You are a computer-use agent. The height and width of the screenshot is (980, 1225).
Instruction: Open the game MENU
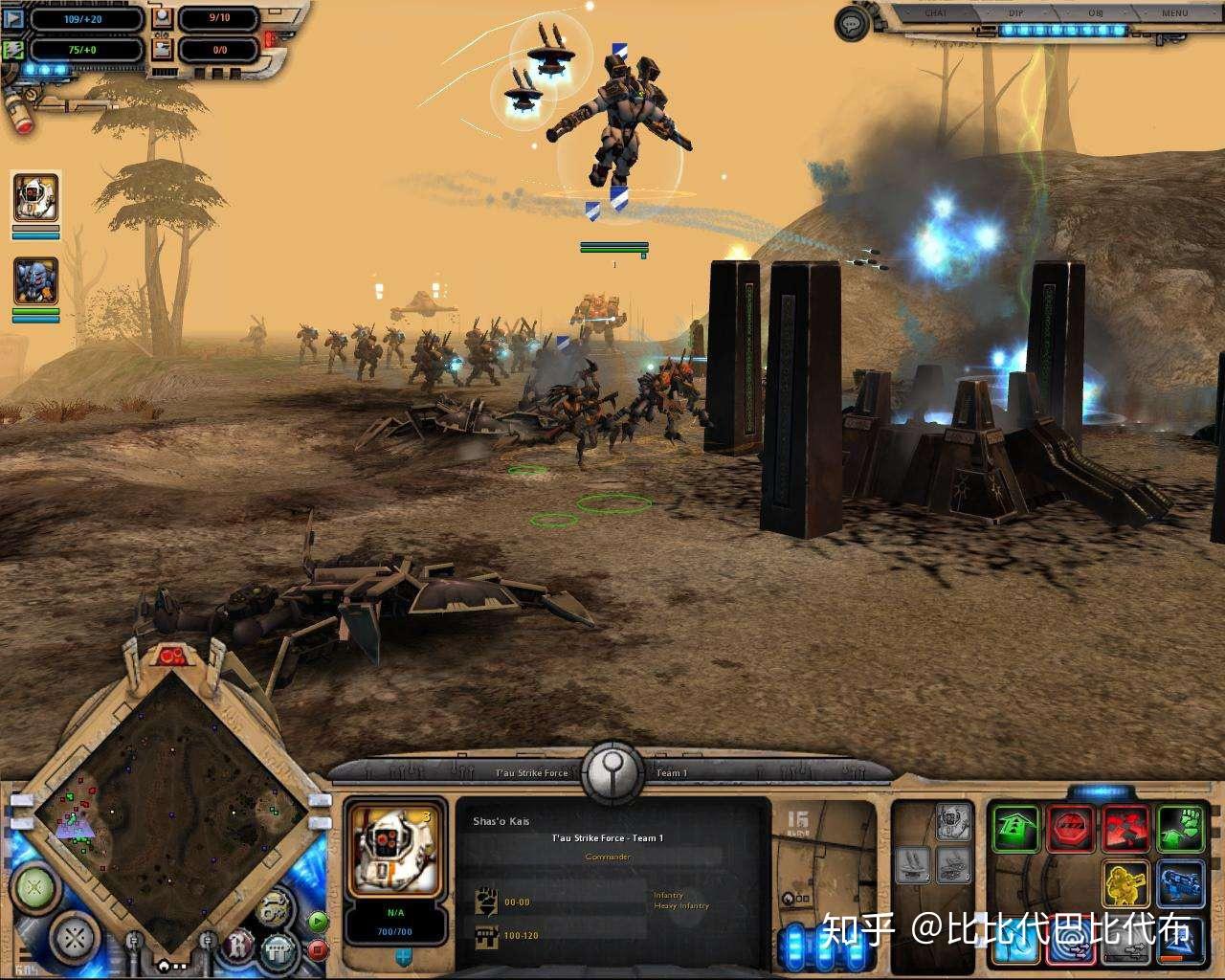1175,13
